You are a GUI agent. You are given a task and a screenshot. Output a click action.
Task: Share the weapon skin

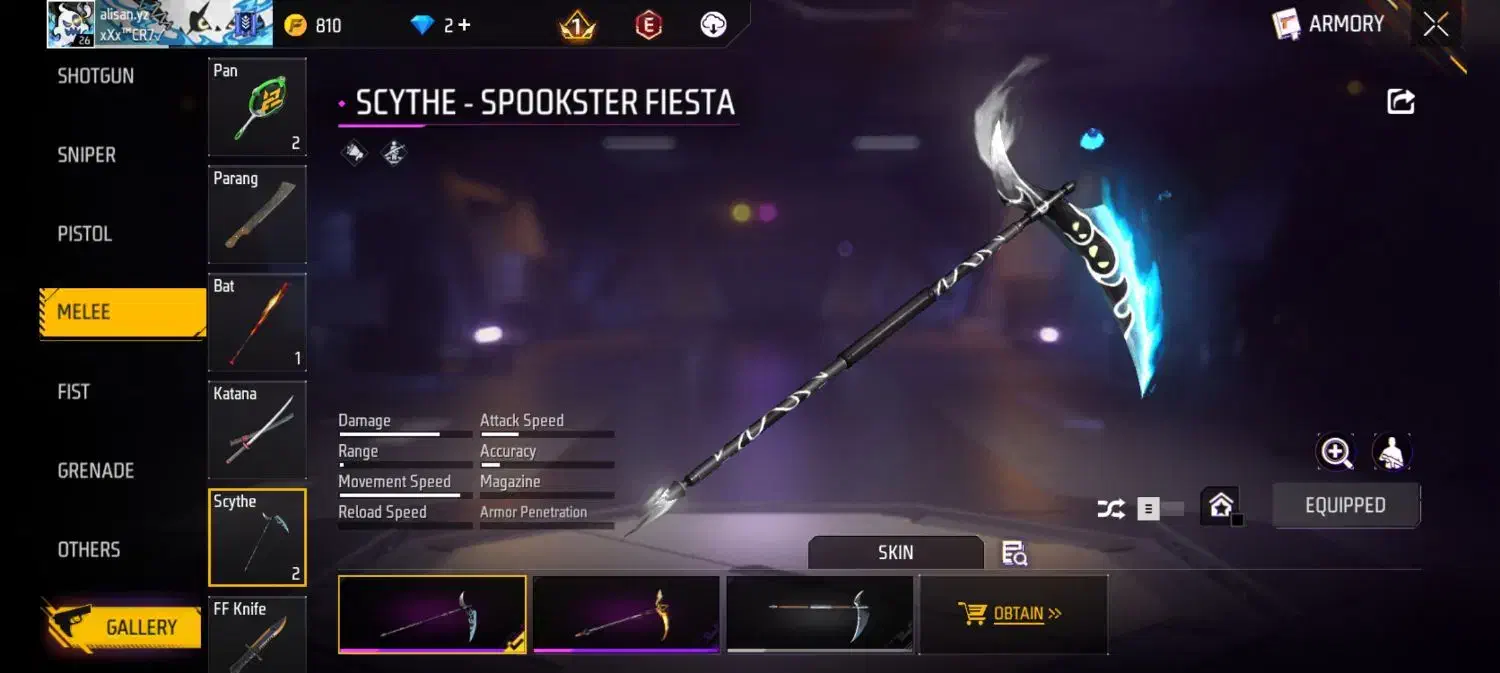click(x=1401, y=101)
